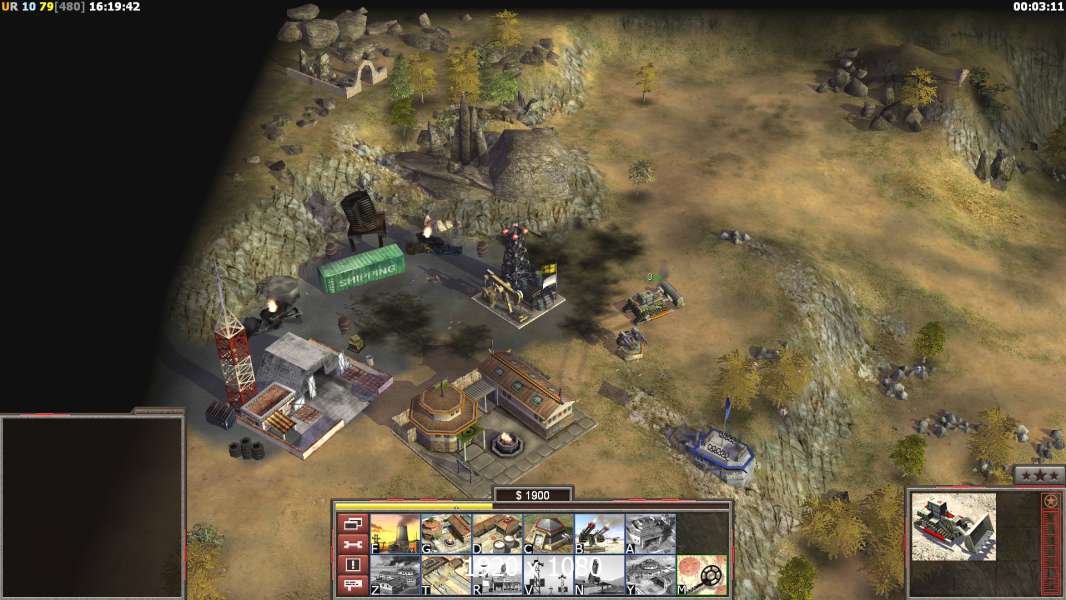
Task: Choose the barracks build icon marked G
Action: coord(445,533)
